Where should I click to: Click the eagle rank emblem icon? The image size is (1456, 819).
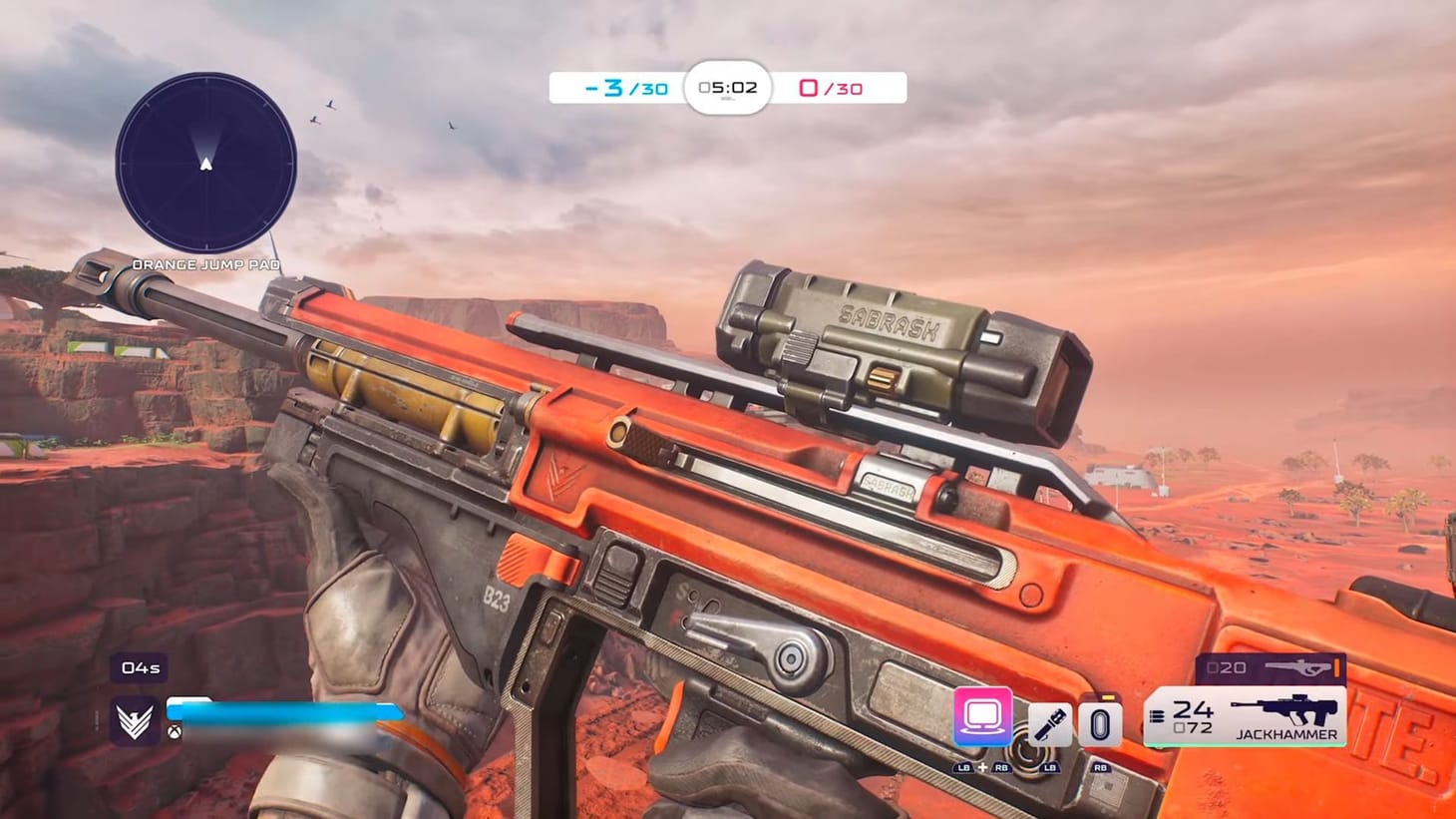pos(133,720)
